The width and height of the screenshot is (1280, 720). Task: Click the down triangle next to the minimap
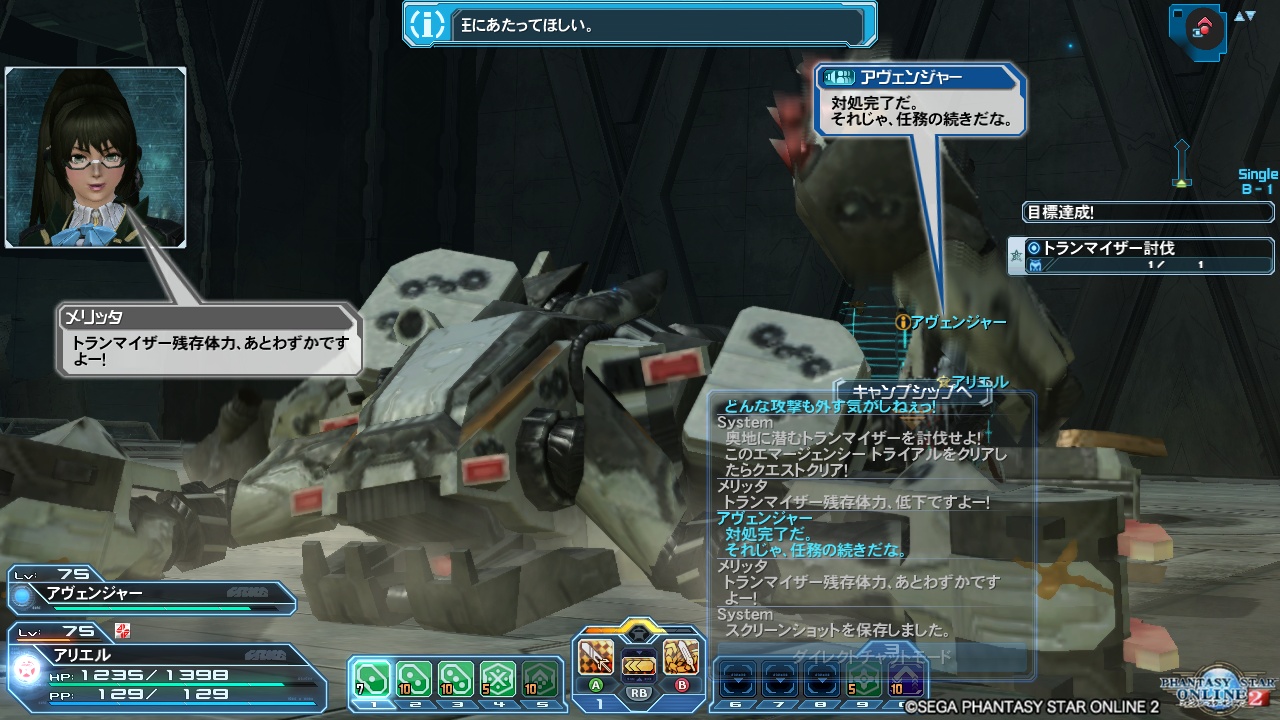pos(1251,16)
